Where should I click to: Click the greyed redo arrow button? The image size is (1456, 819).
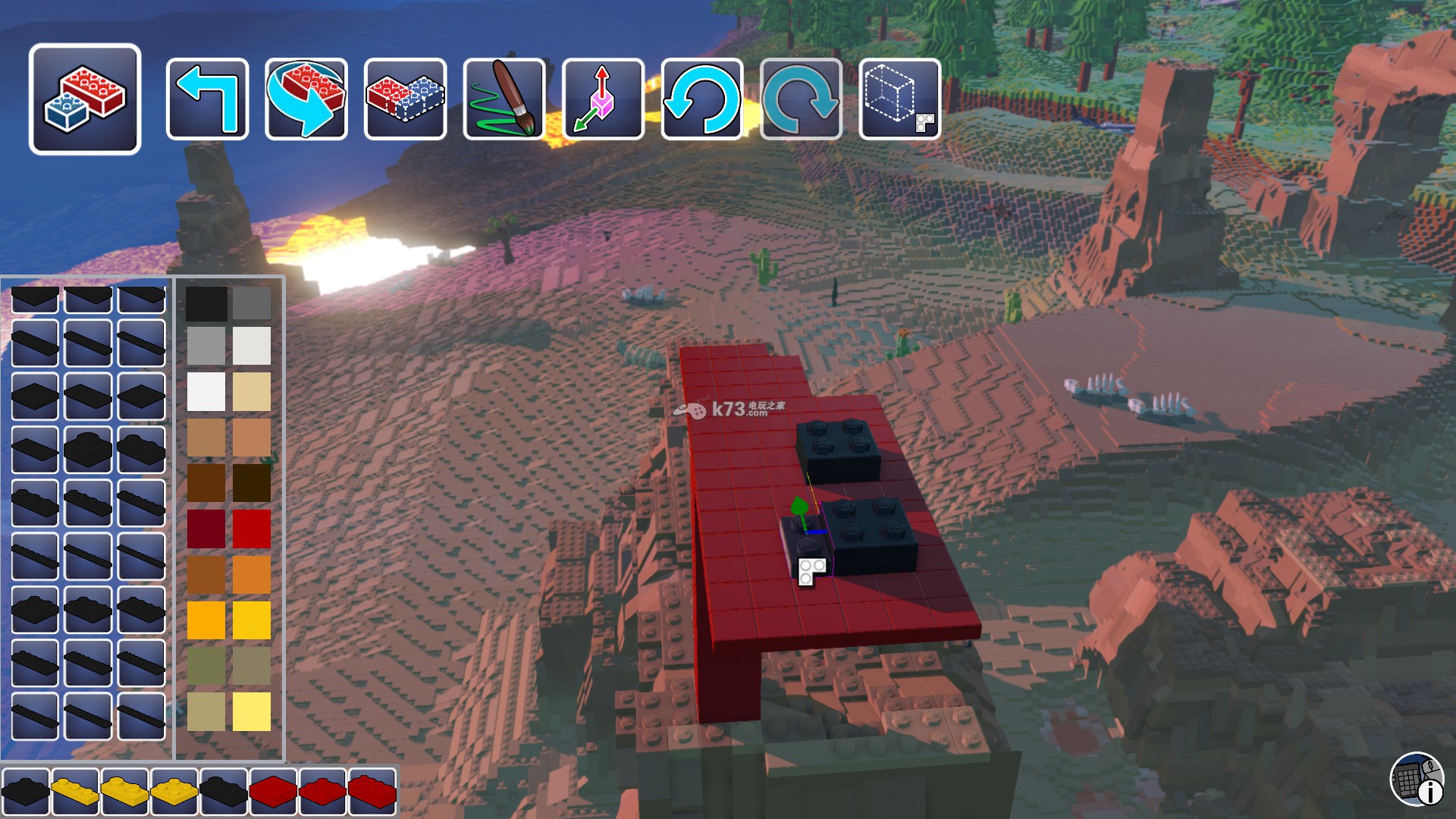[x=801, y=99]
